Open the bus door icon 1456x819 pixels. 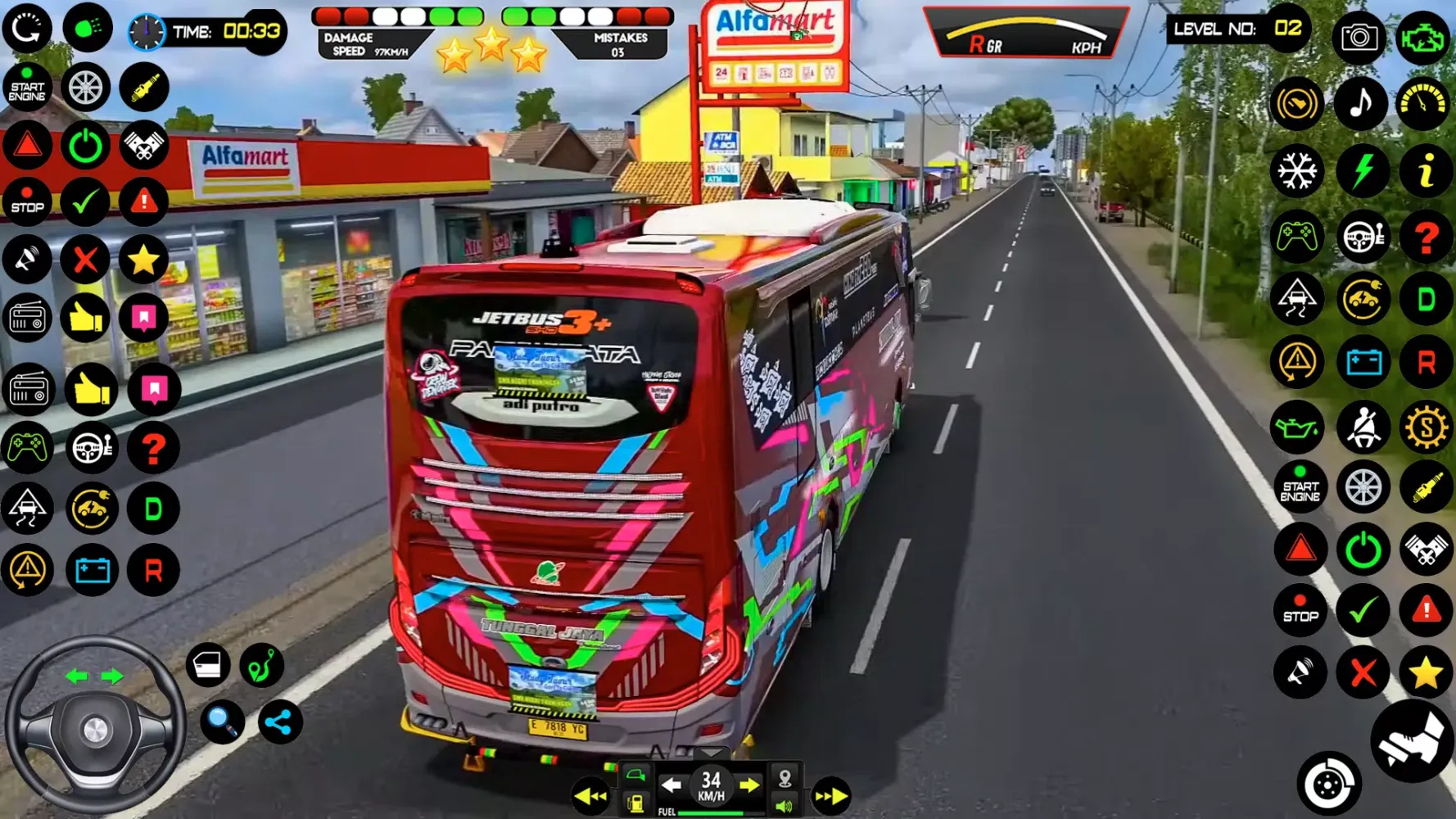pyautogui.click(x=208, y=665)
